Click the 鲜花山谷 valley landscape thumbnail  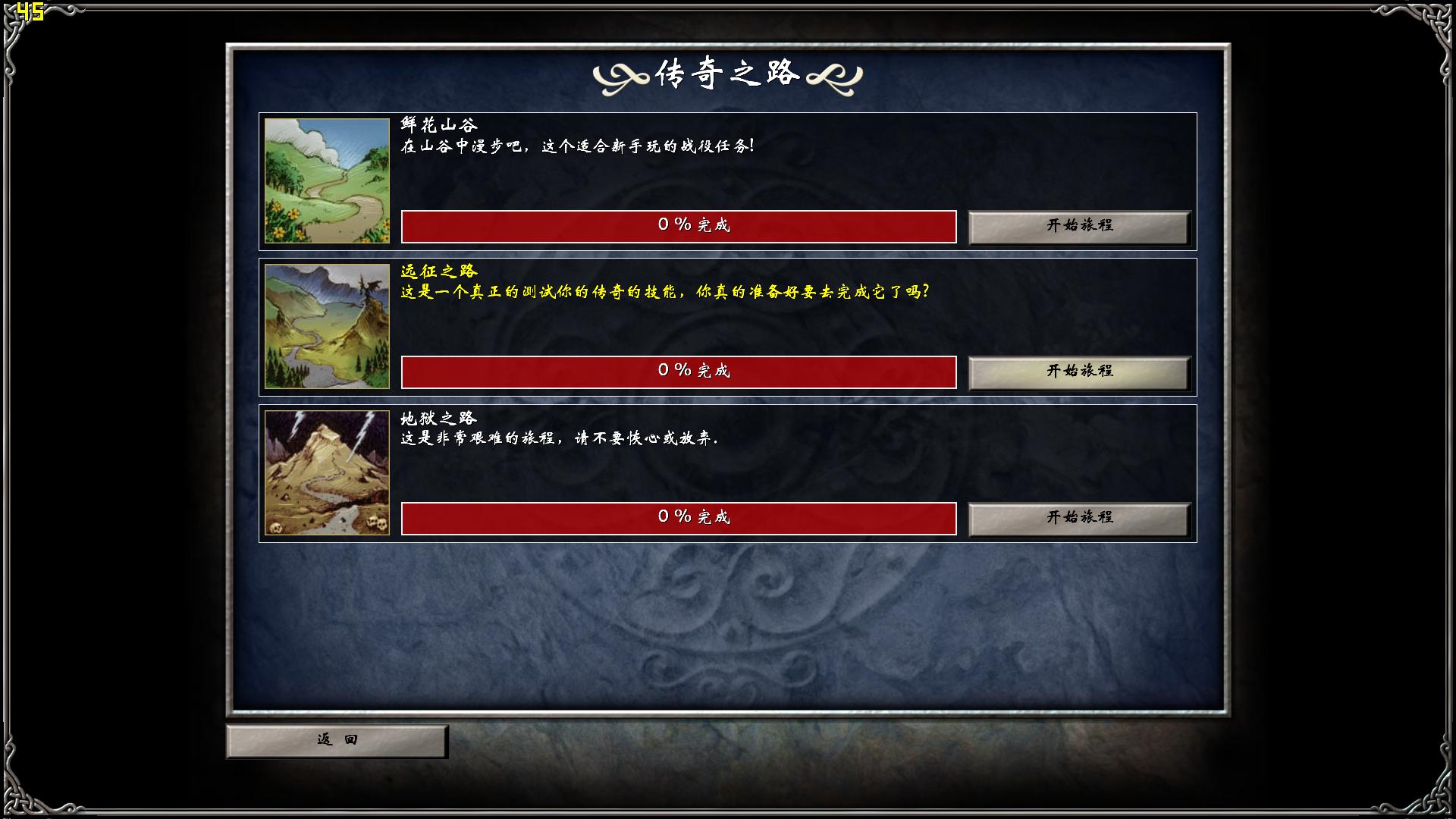(326, 180)
